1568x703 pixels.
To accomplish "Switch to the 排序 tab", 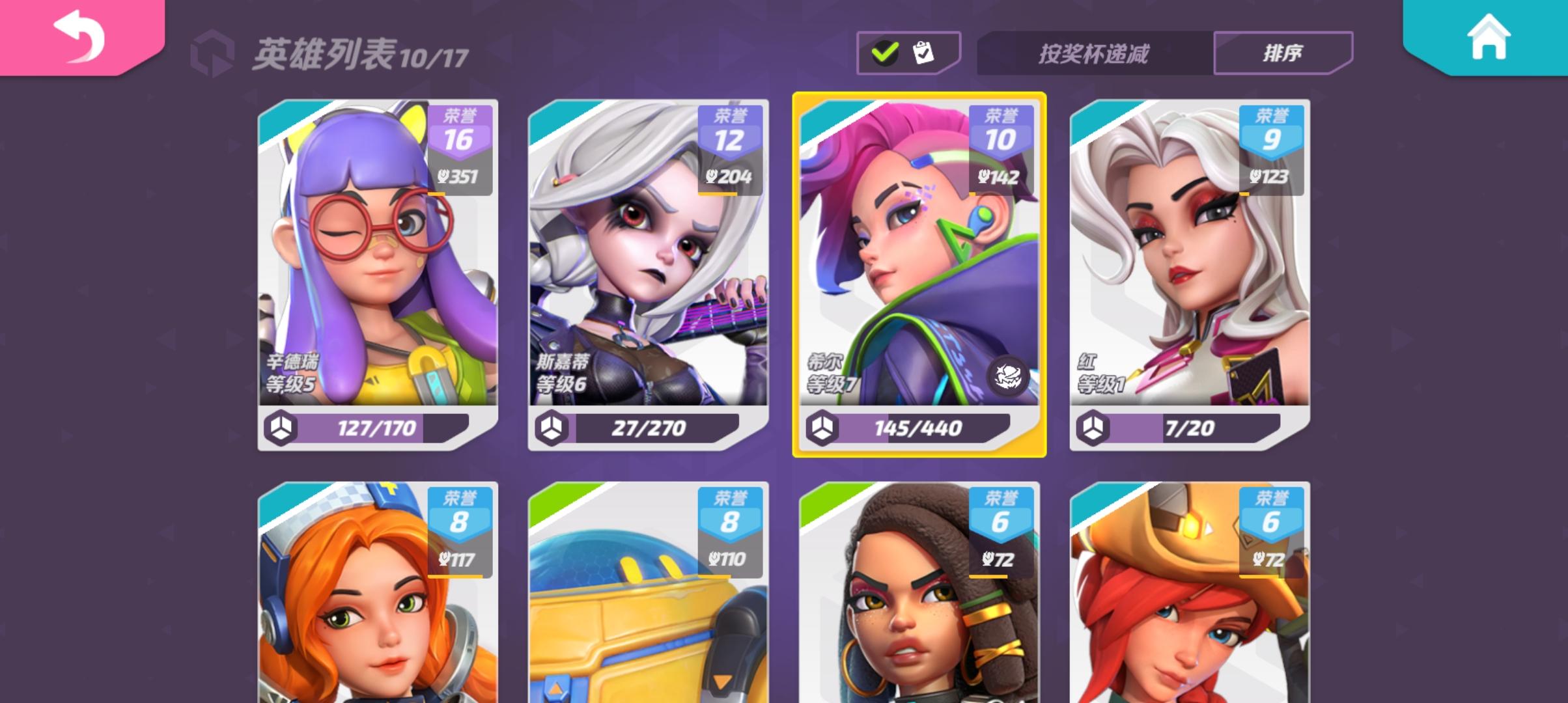I will (x=1281, y=55).
